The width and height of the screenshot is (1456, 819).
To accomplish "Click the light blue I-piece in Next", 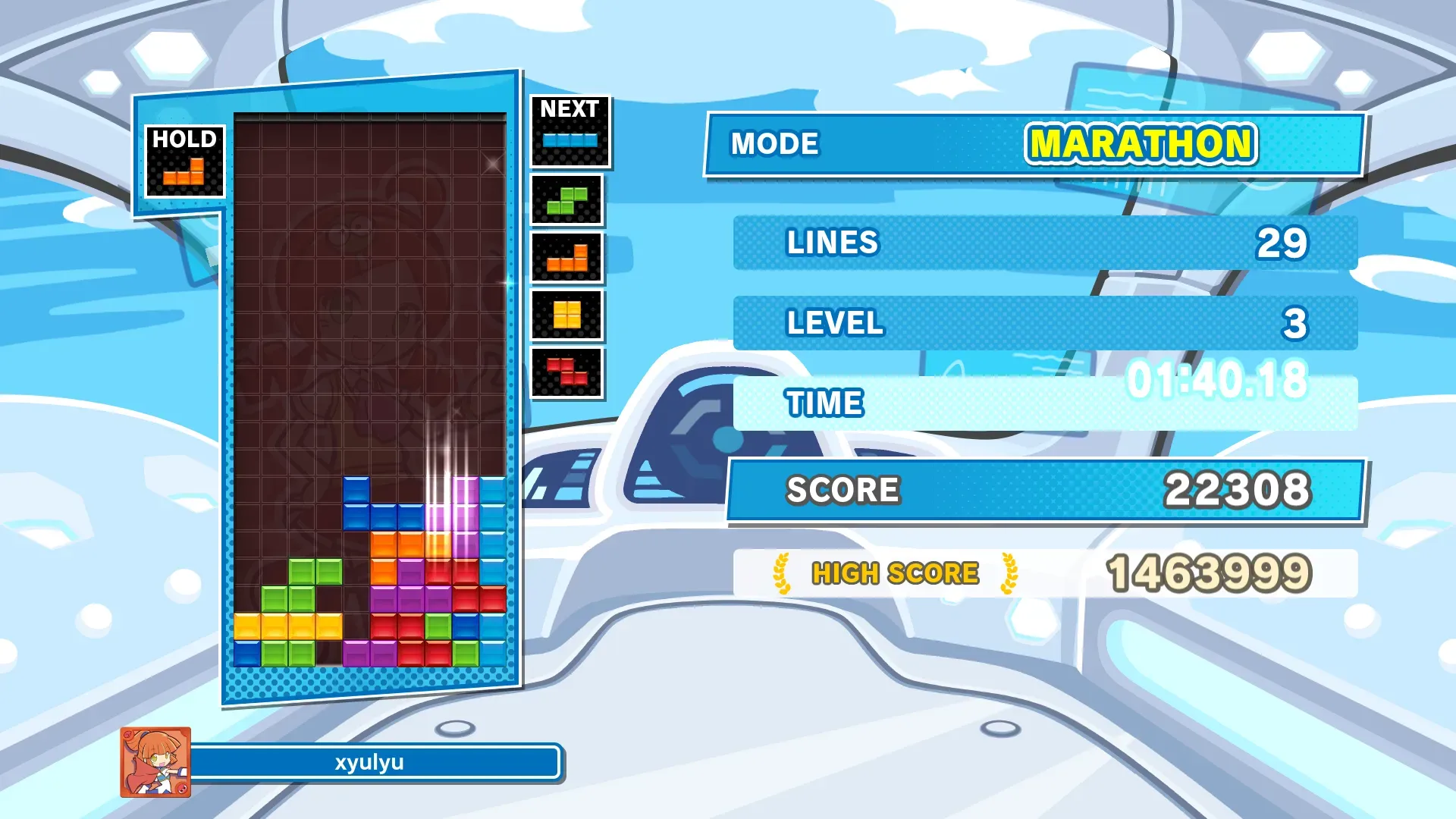I will coord(570,140).
